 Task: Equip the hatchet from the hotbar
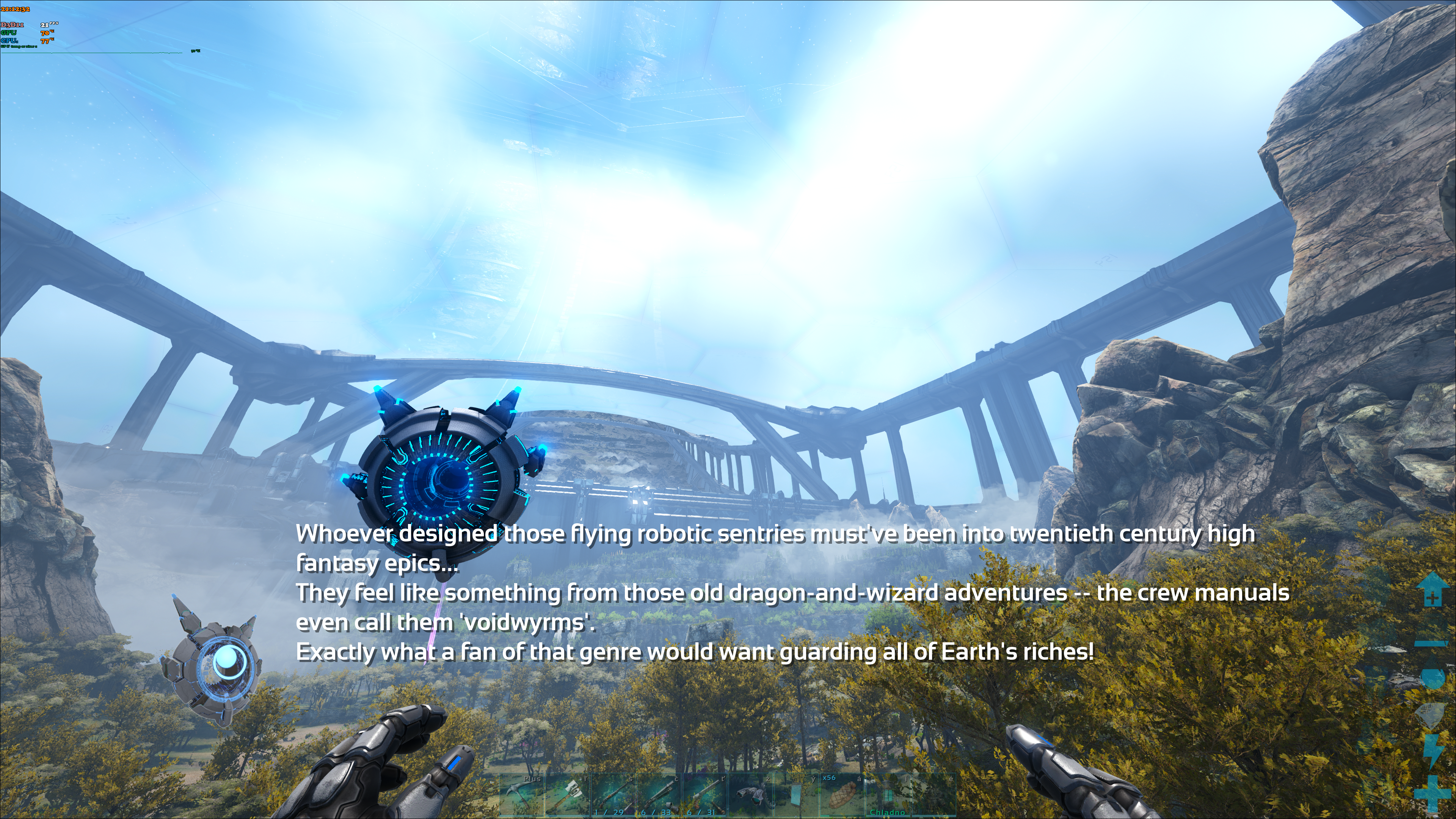click(568, 795)
